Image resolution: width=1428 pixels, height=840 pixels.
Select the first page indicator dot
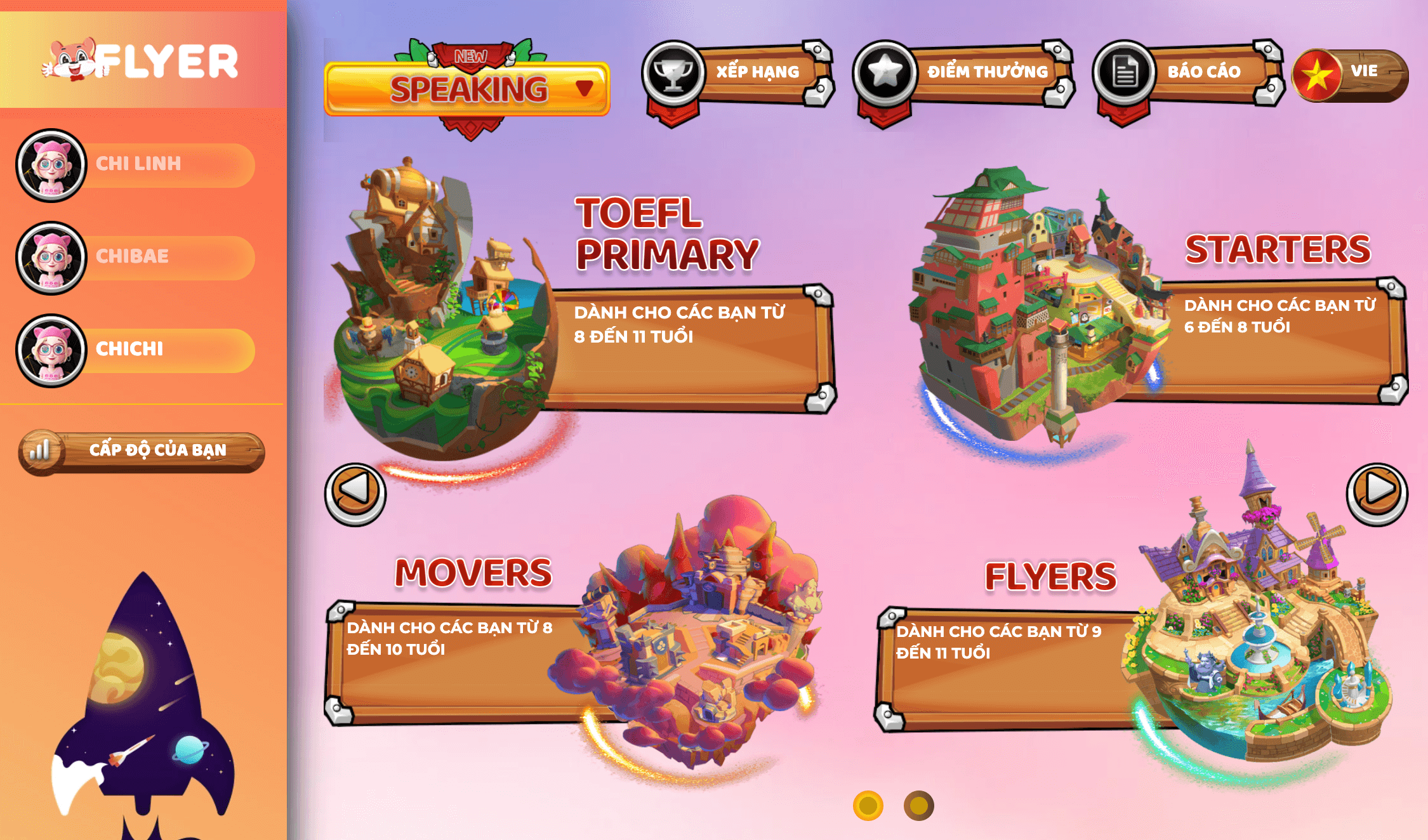[868, 806]
